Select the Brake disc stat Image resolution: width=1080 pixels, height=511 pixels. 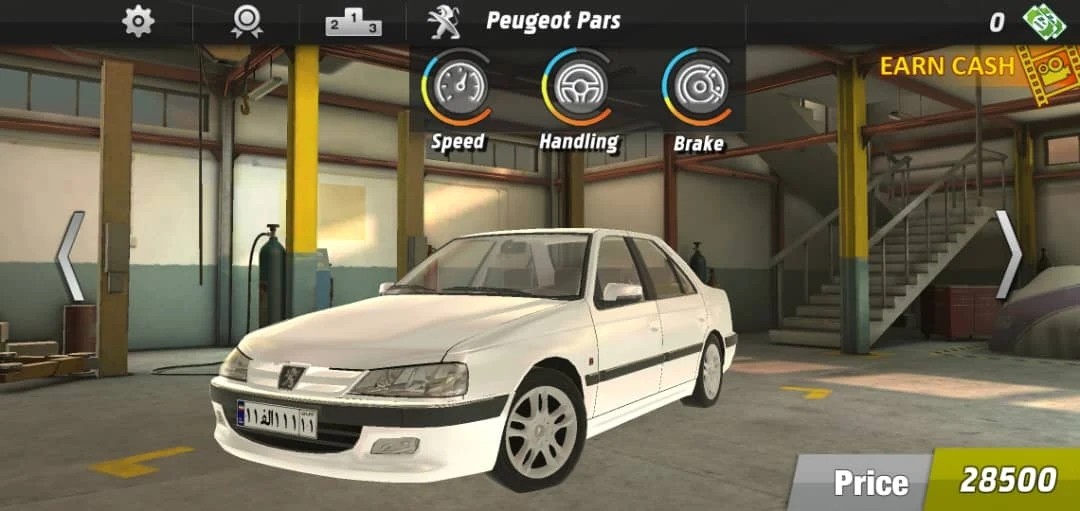pyautogui.click(x=697, y=87)
